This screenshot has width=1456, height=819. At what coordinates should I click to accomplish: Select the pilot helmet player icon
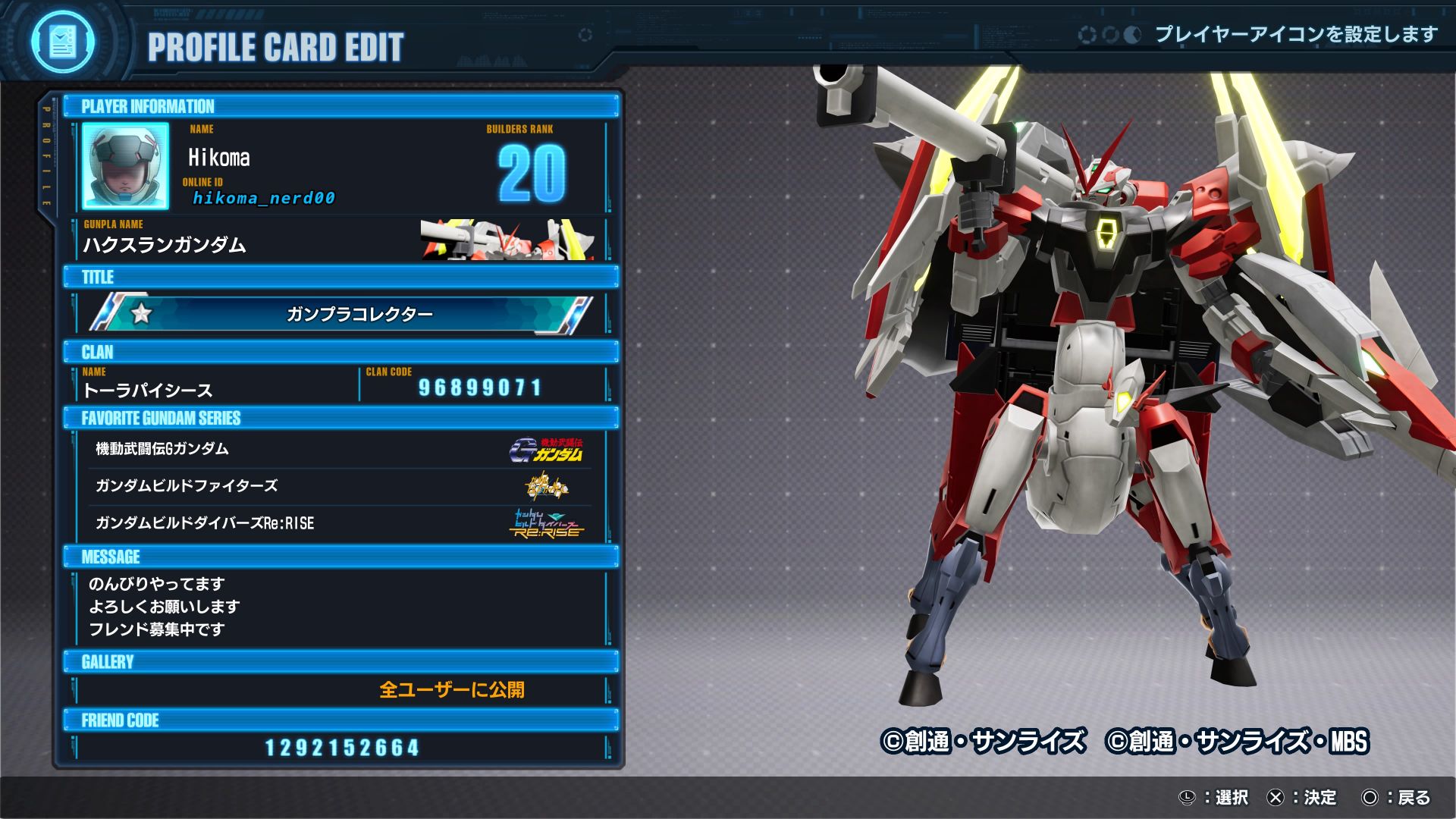[125, 167]
